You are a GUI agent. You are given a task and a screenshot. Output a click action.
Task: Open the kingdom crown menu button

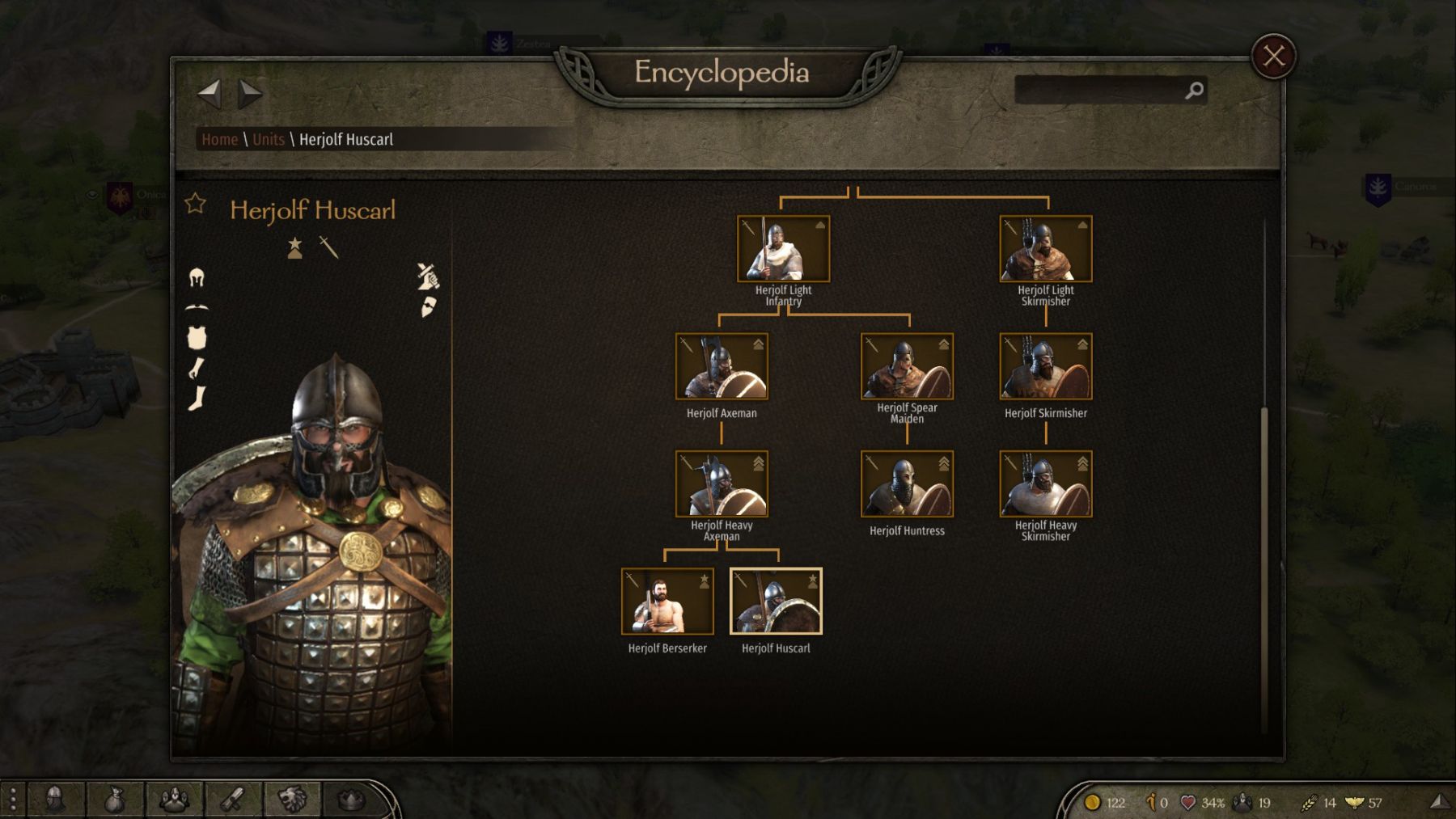(351, 800)
